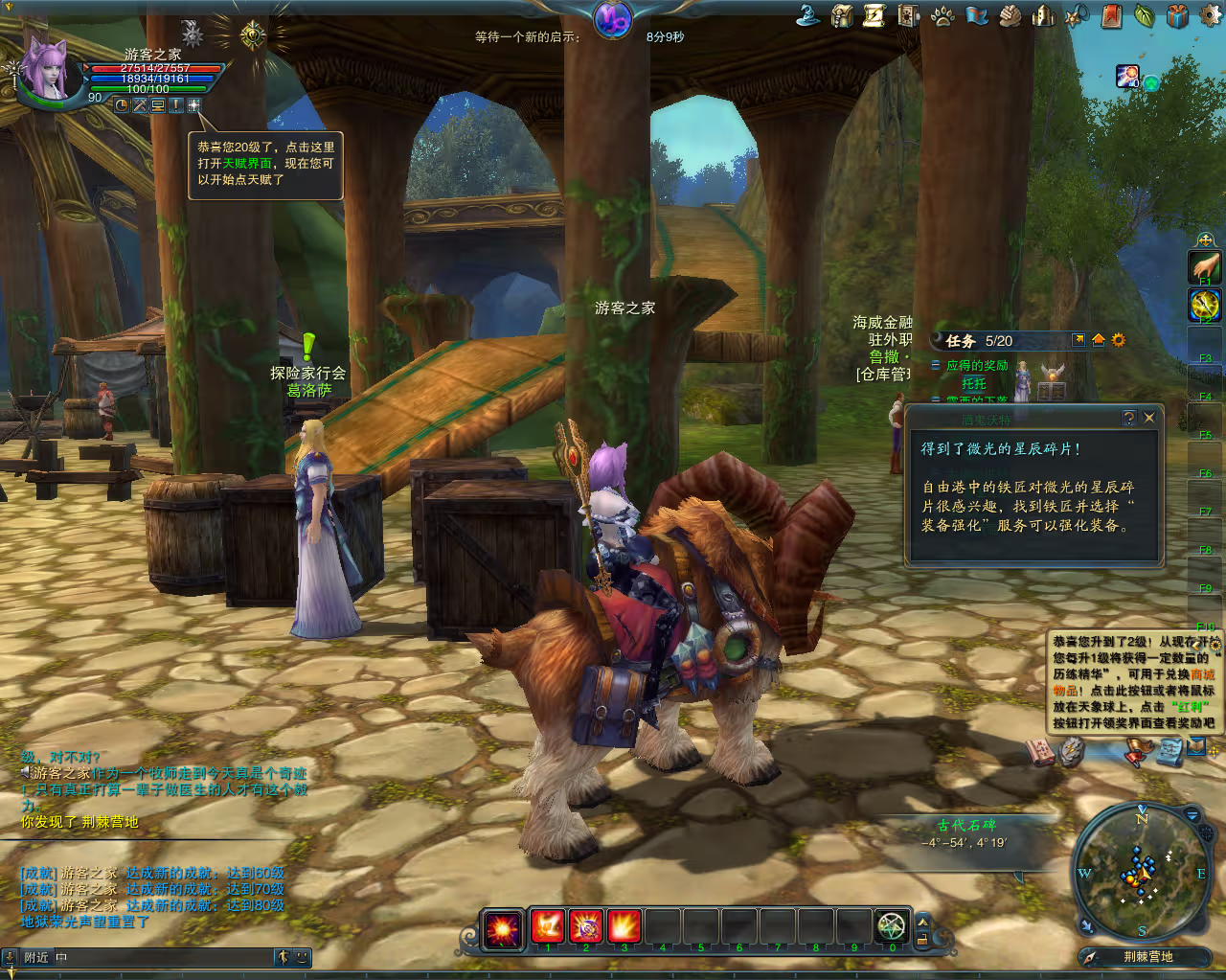Viewport: 1226px width, 980px height.
Task: Click the minimap
Action: pyautogui.click(x=1141, y=869)
